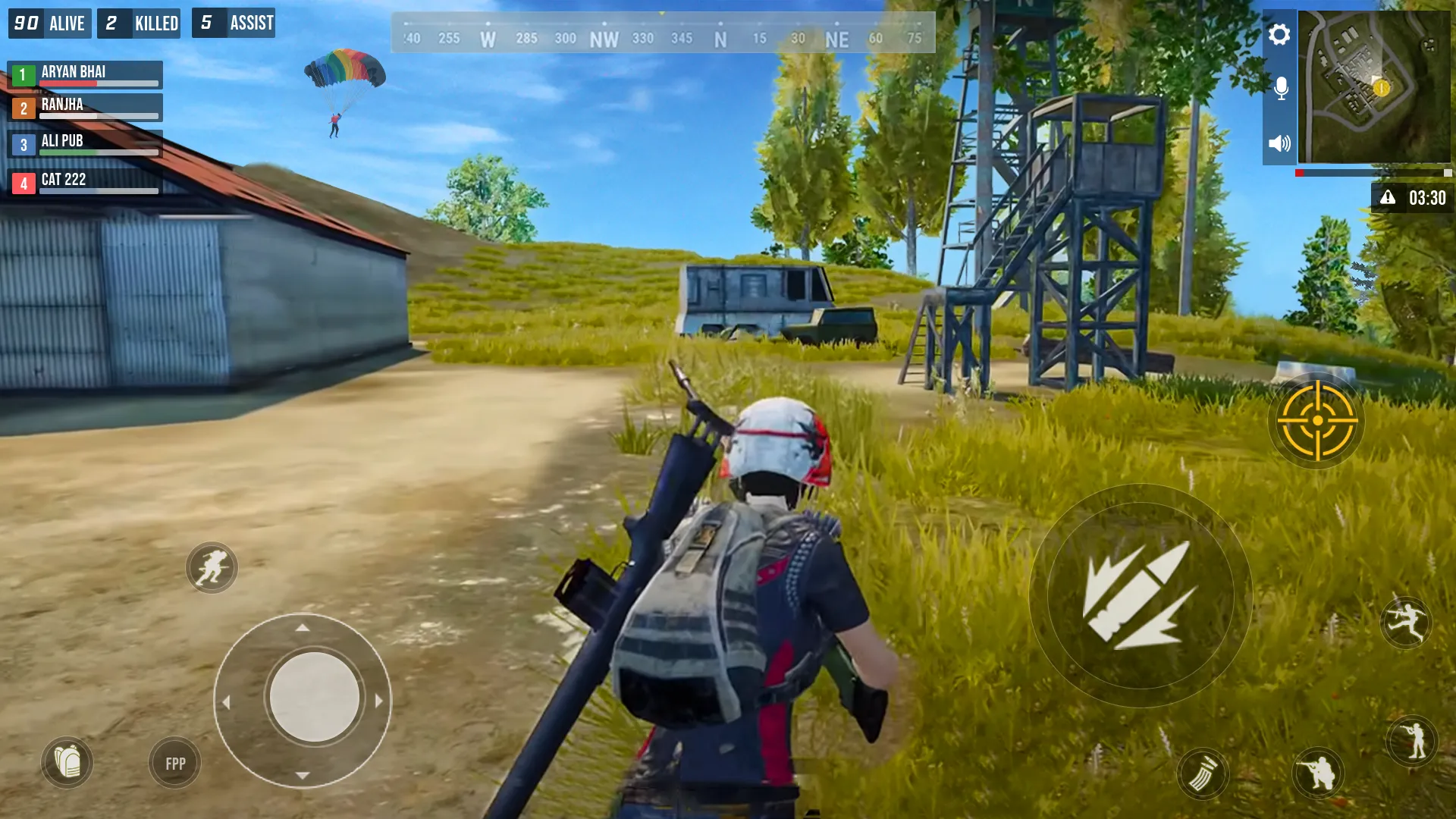Mute the voice chat speaker
Image resolution: width=1456 pixels, height=819 pixels.
coord(1281,142)
